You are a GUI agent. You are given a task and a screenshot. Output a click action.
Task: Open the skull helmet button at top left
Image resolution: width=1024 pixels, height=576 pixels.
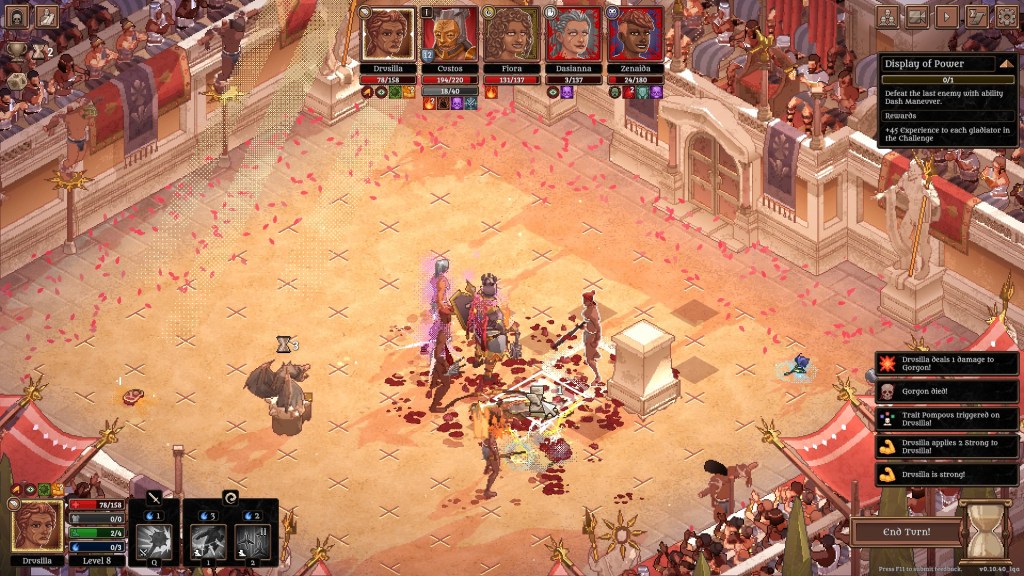pos(18,17)
